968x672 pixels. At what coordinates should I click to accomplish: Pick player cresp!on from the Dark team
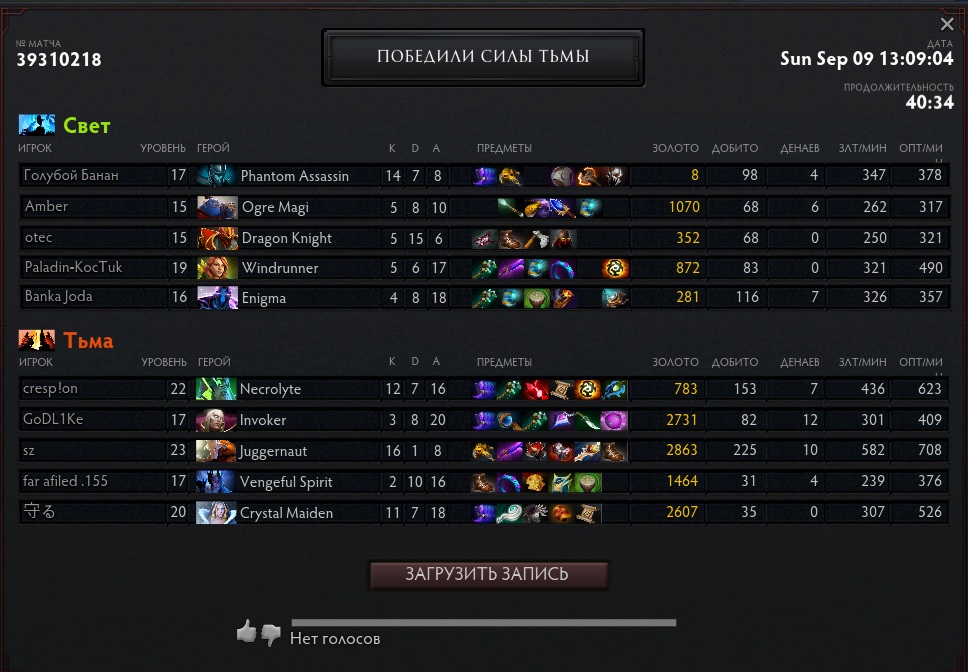tap(50, 389)
